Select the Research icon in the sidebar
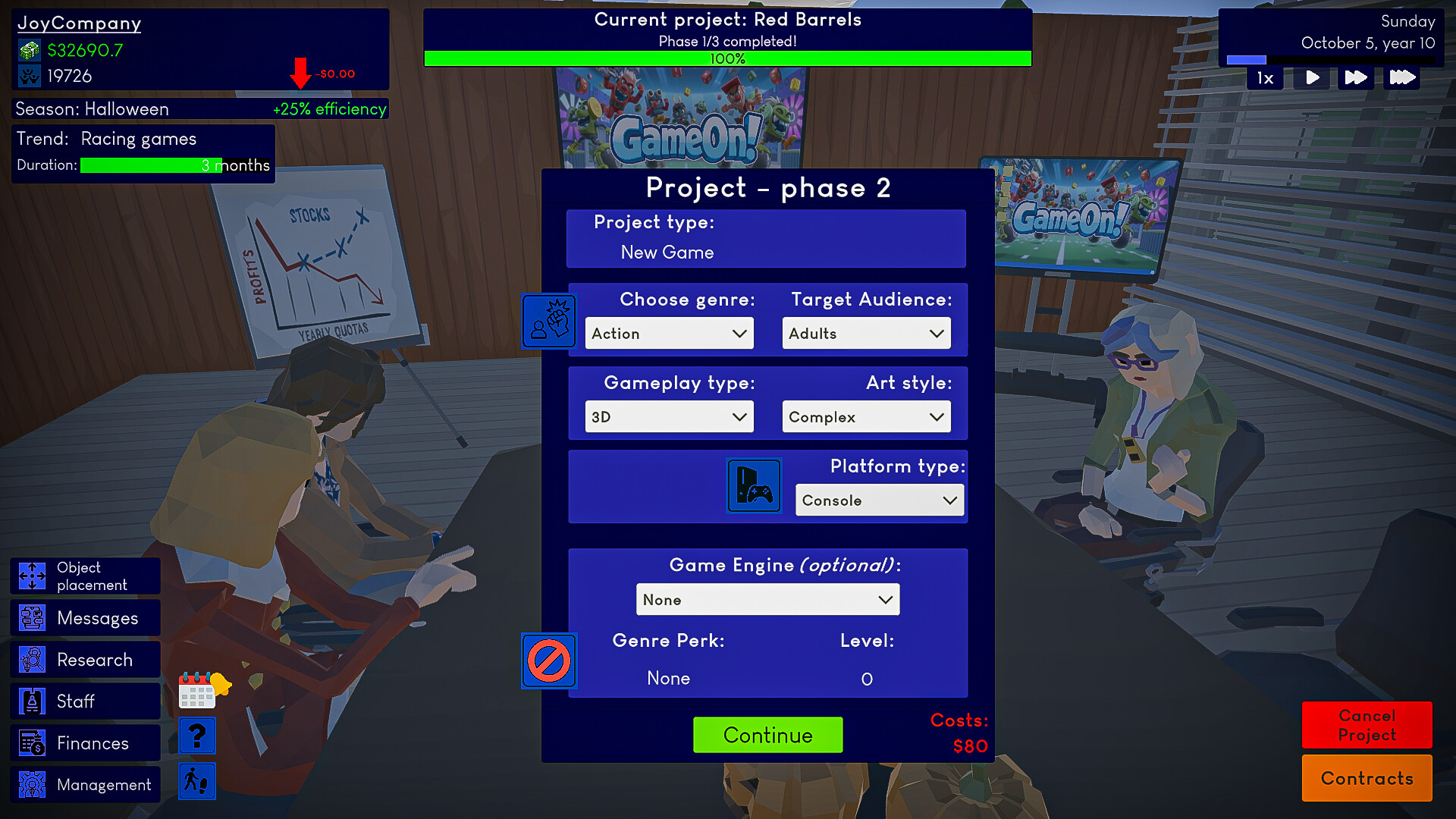 (x=31, y=659)
